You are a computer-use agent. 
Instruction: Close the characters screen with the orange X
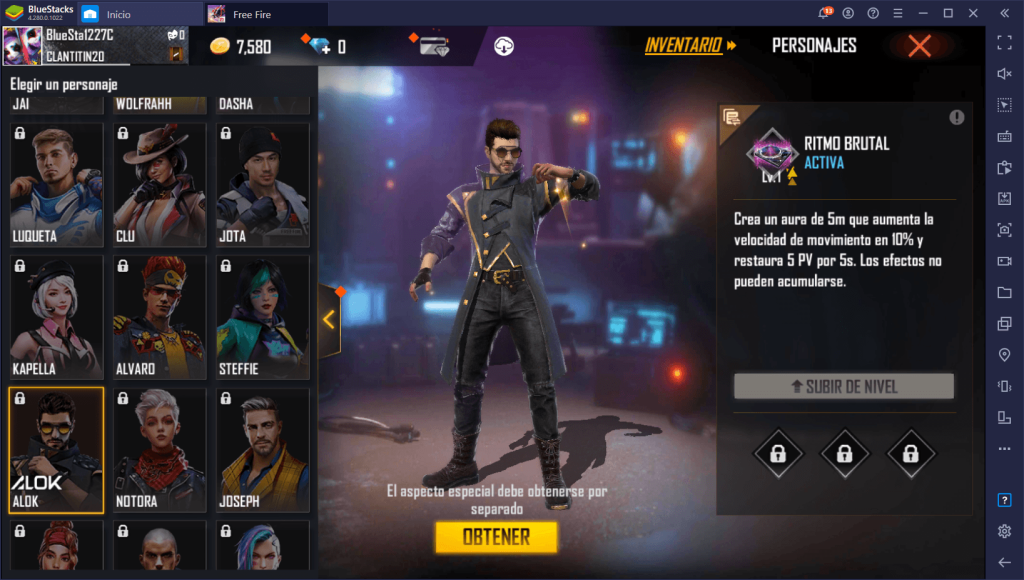click(x=919, y=46)
